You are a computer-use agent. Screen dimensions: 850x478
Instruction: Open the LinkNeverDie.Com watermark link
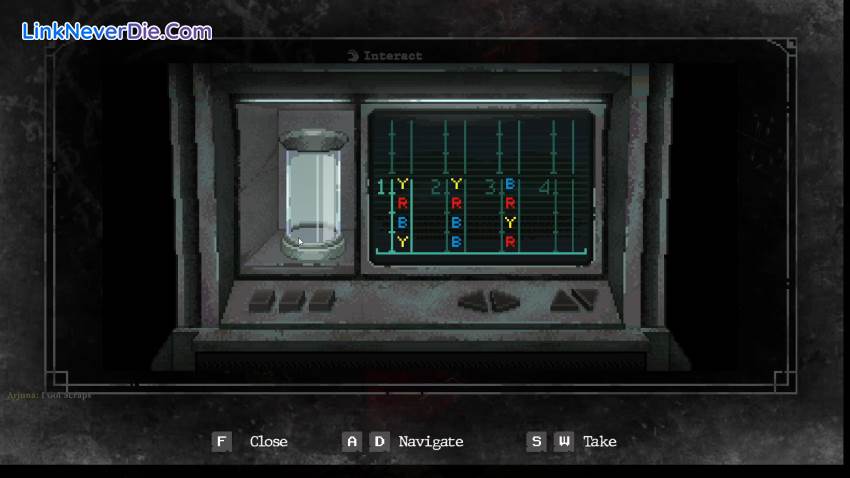[117, 31]
